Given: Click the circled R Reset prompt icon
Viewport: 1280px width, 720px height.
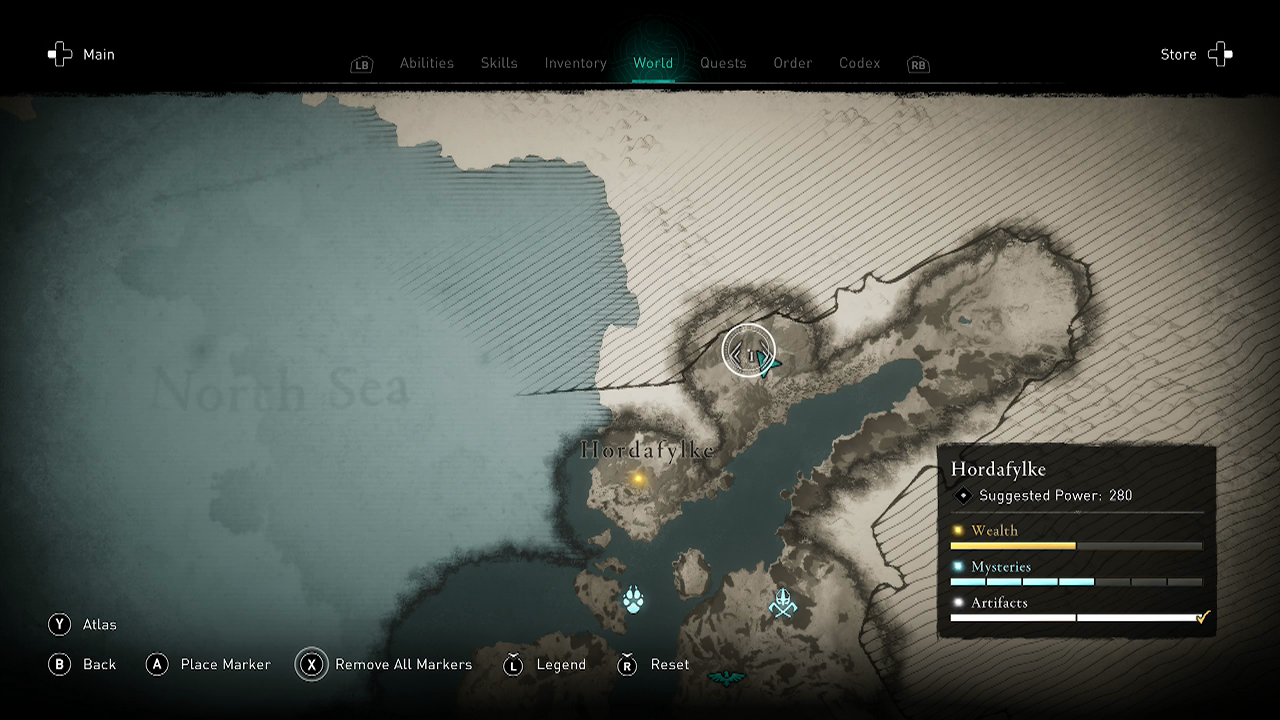Looking at the screenshot, I should pyautogui.click(x=627, y=664).
